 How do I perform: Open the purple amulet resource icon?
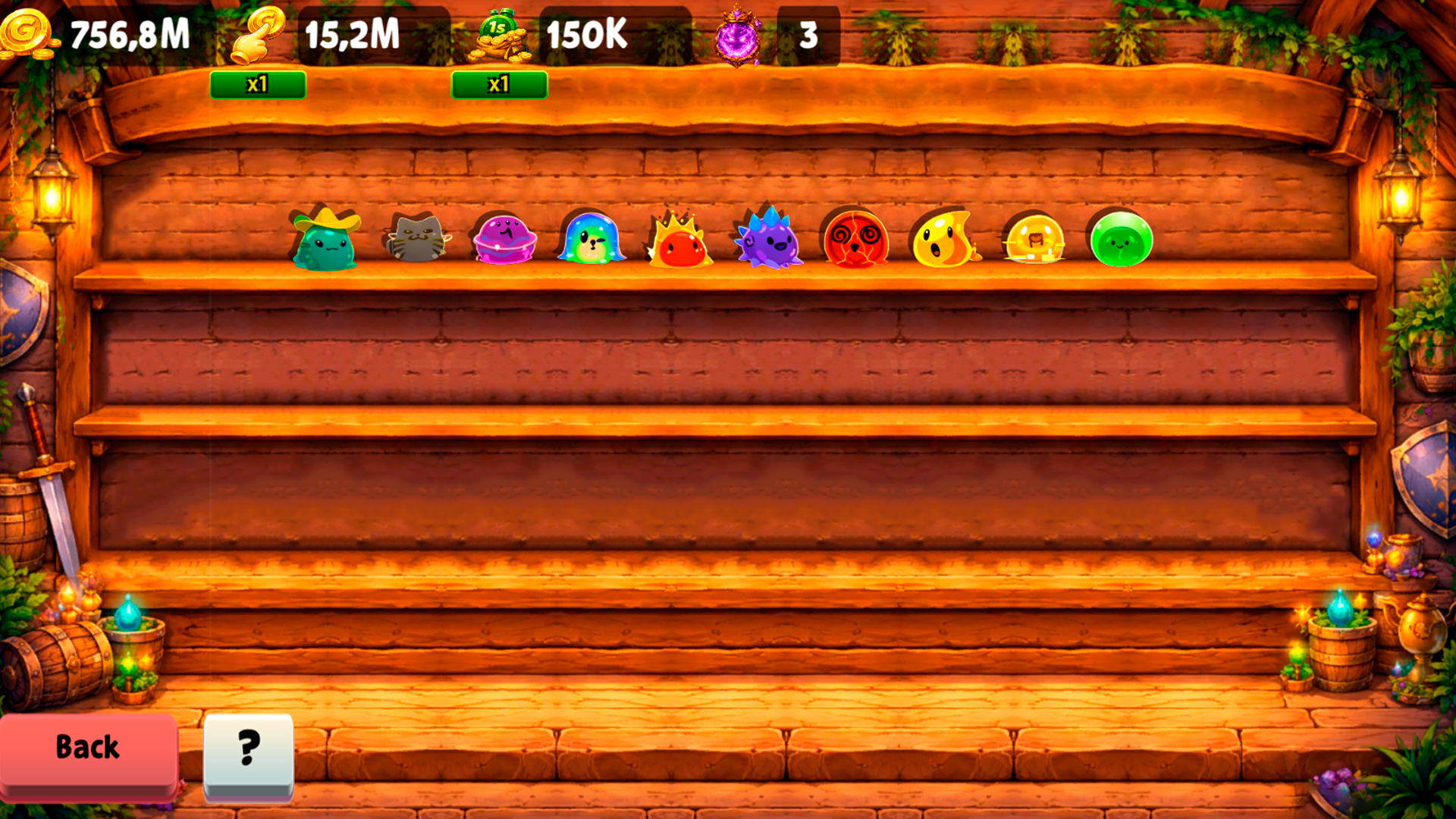click(x=737, y=34)
